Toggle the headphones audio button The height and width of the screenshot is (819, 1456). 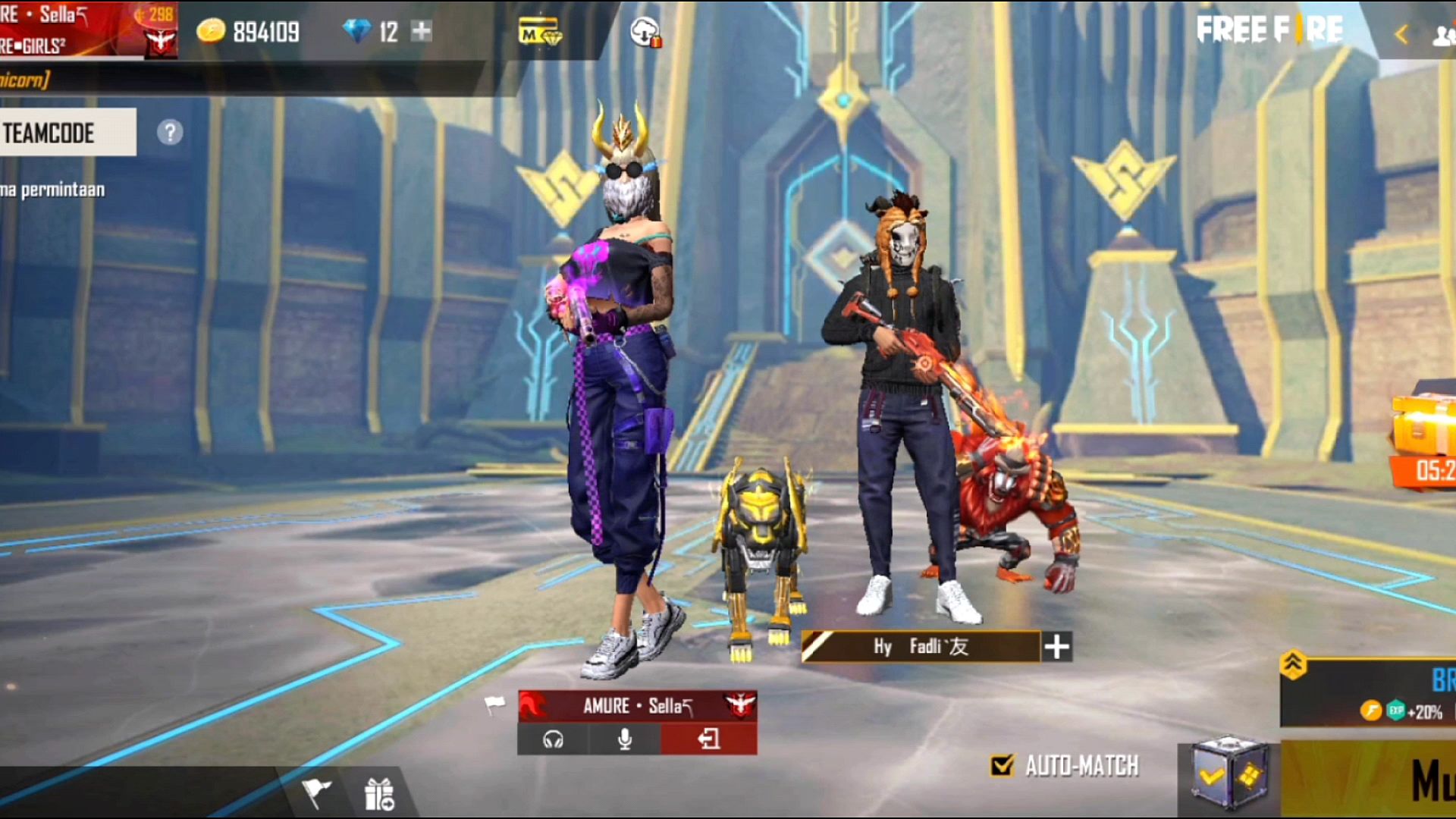553,739
